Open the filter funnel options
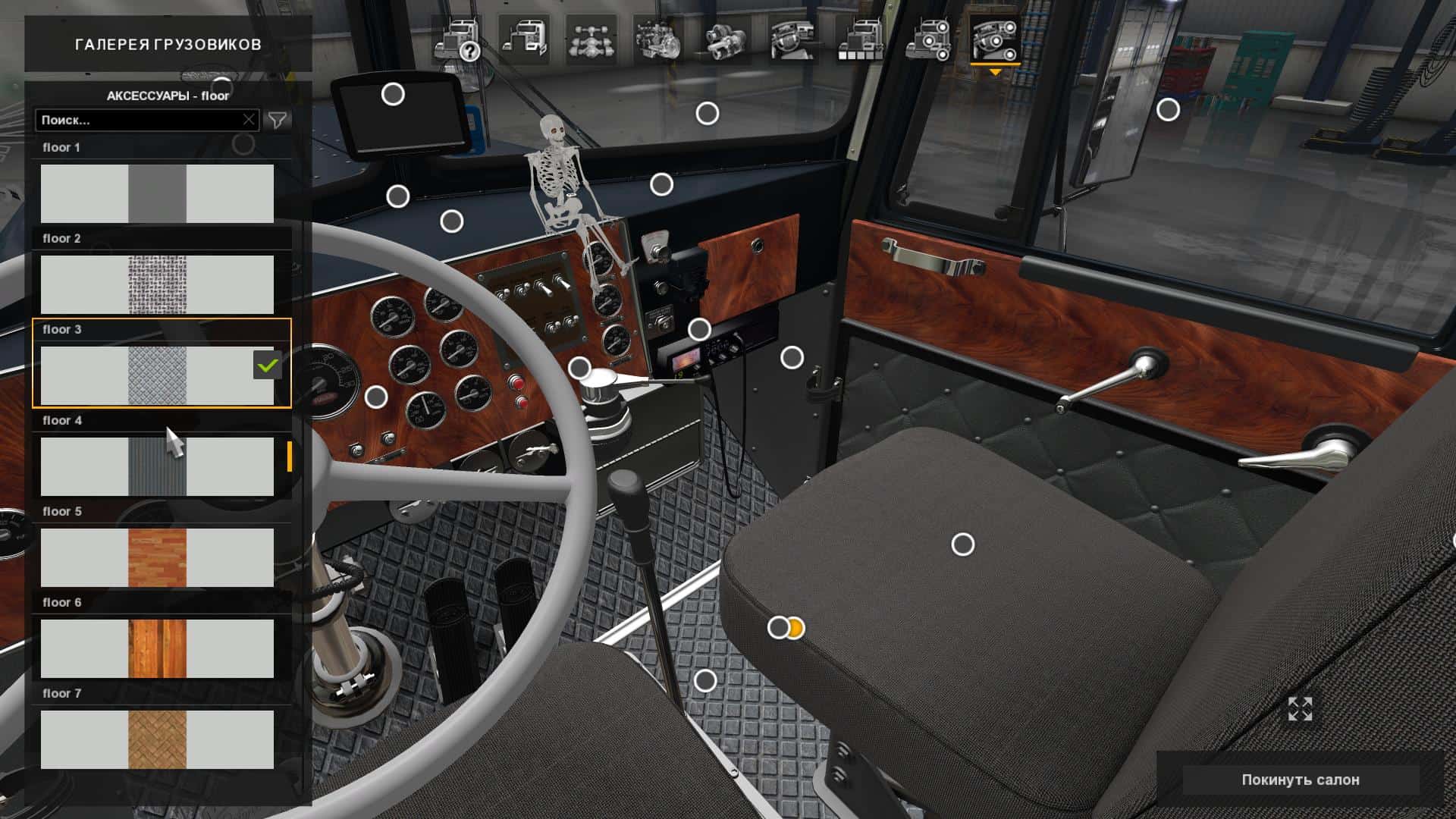The image size is (1456, 819). click(x=278, y=120)
